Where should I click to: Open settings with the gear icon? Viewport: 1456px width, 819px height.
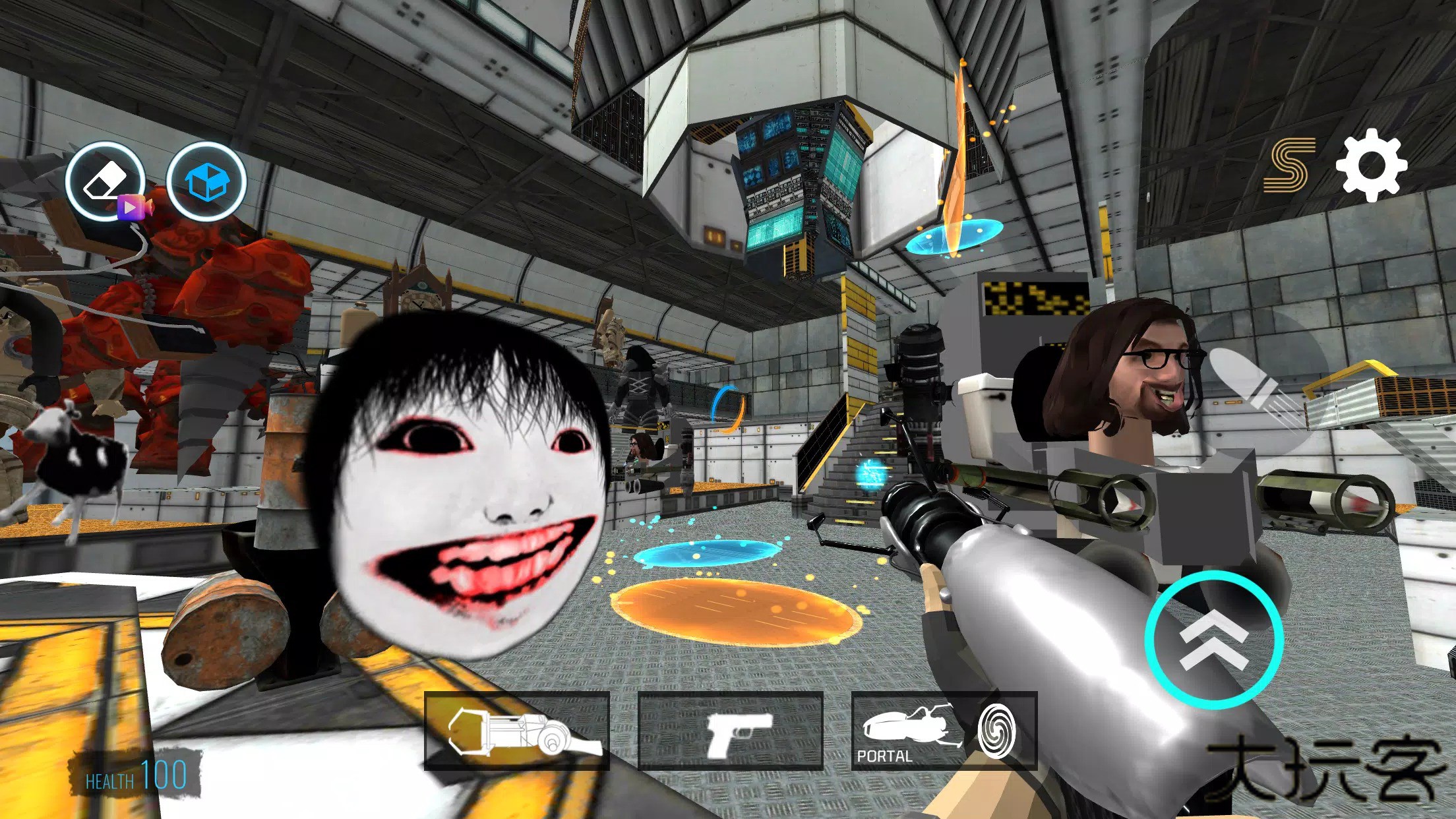pyautogui.click(x=1372, y=165)
